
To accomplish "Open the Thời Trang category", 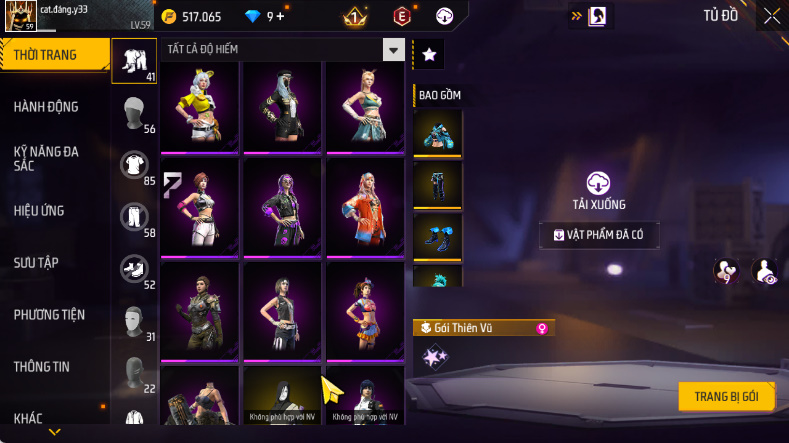I will [x=54, y=55].
